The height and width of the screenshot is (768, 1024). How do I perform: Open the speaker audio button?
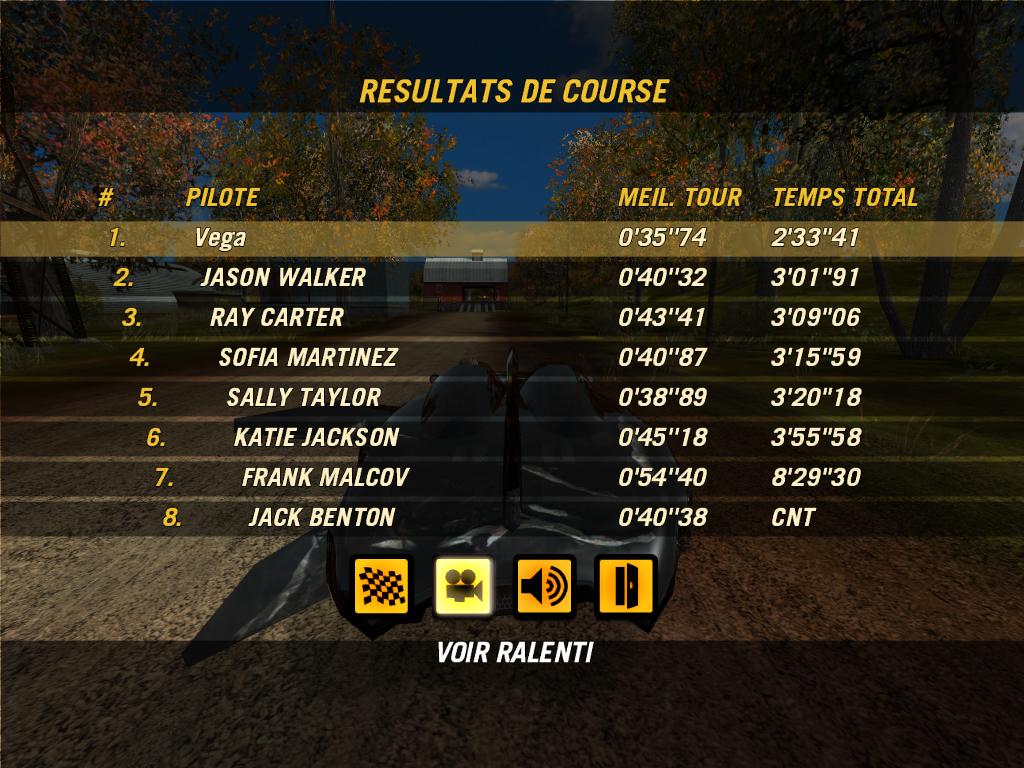pyautogui.click(x=543, y=585)
